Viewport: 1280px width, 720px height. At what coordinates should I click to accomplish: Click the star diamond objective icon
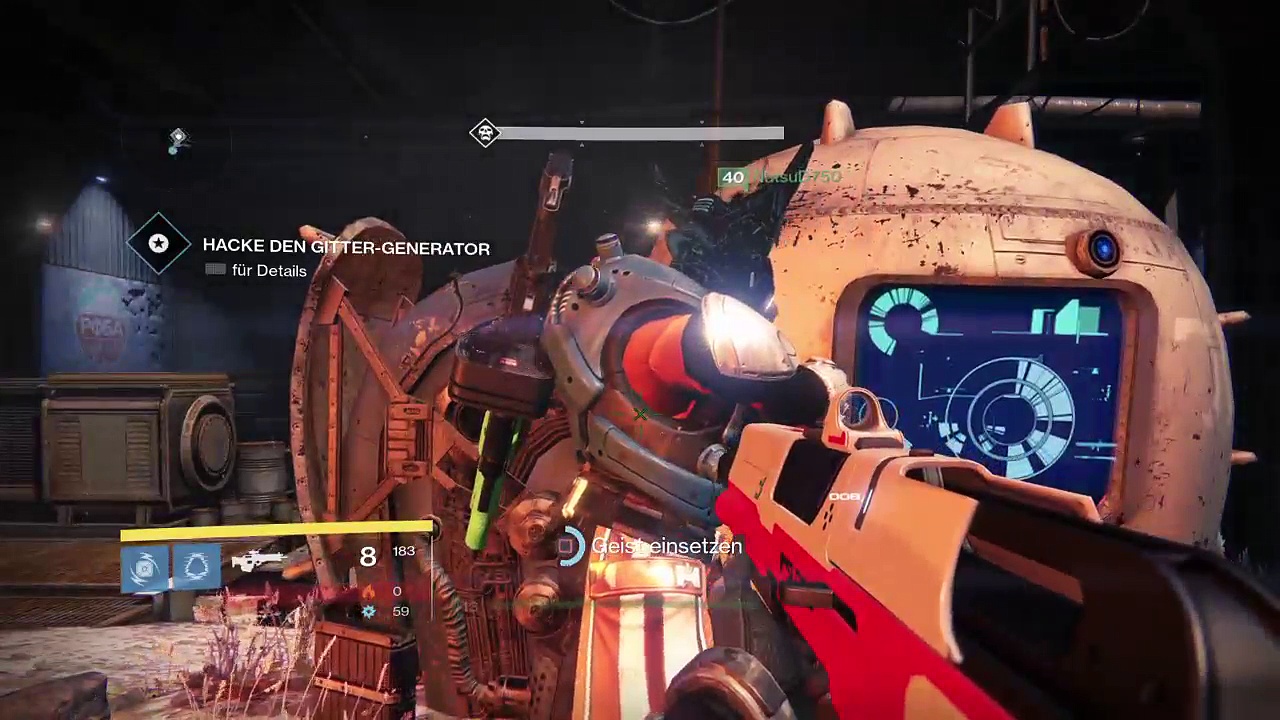click(x=158, y=243)
